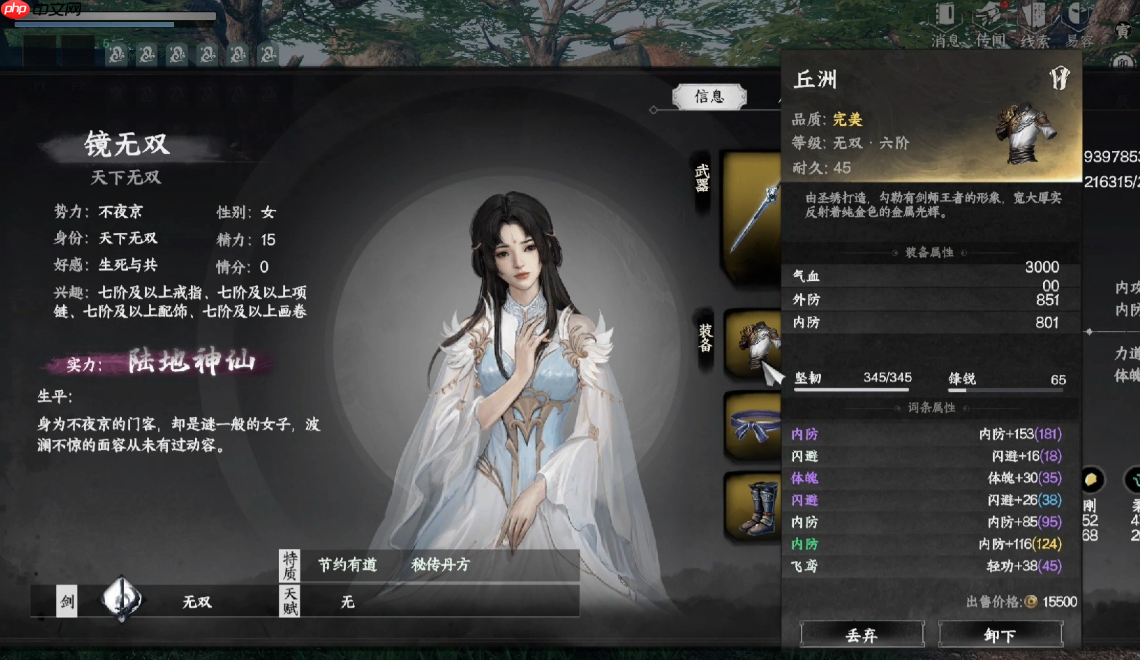Switch to the 信息 tab
The height and width of the screenshot is (660, 1140).
click(x=708, y=96)
